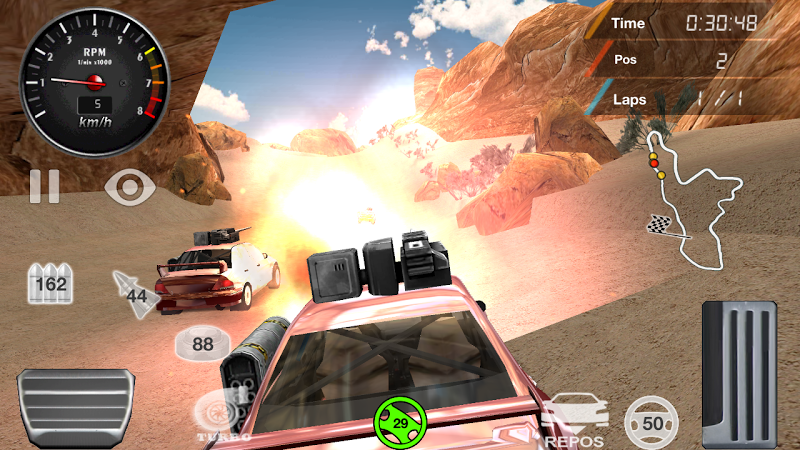Tap the green steering wheel icon

tap(399, 424)
